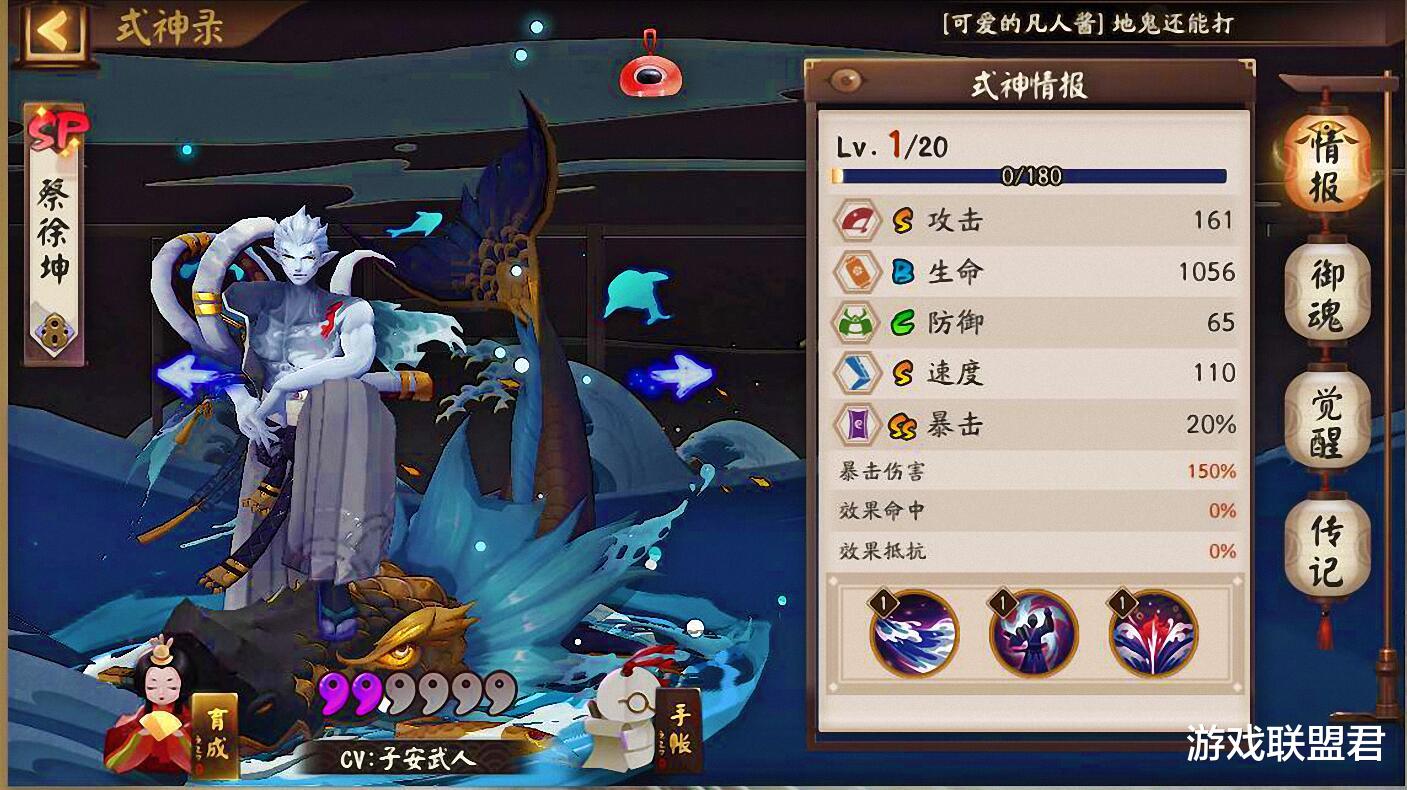Click the 防御 defense stat icon
Viewport: 1407px width, 790px height.
(x=855, y=322)
